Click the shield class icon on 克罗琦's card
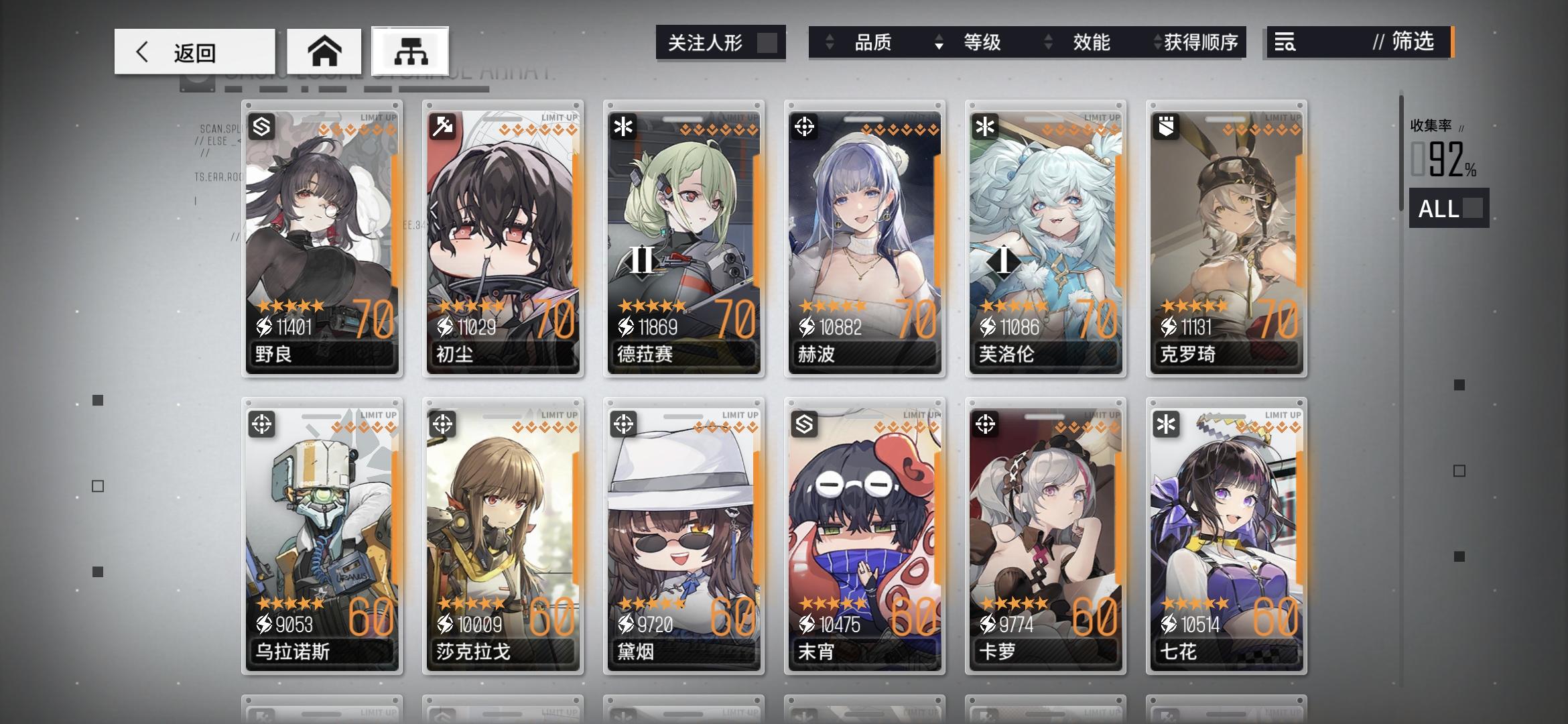Image resolution: width=1568 pixels, height=724 pixels. coord(1166,125)
